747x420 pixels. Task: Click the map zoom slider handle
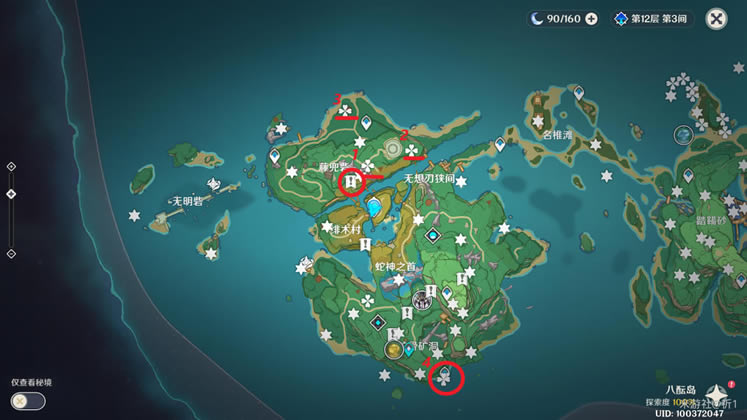10,193
